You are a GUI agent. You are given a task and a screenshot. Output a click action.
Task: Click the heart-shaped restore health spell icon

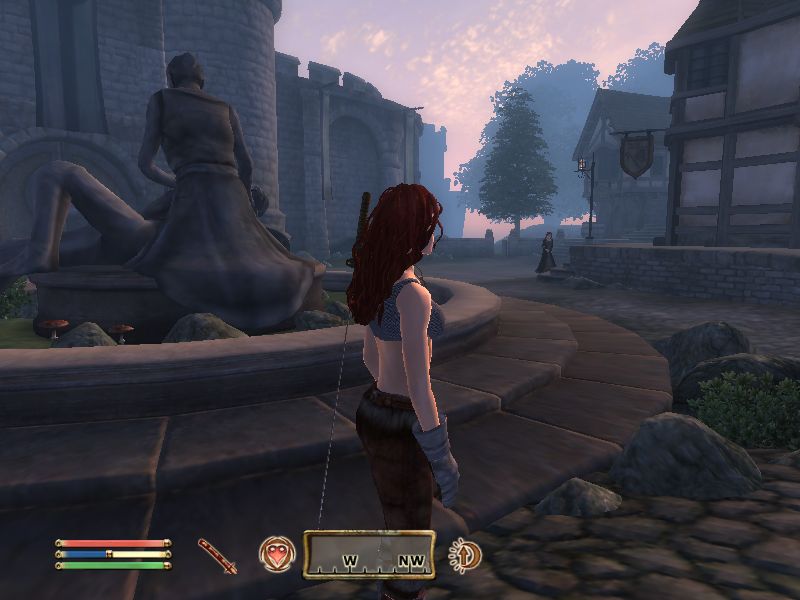click(x=275, y=554)
